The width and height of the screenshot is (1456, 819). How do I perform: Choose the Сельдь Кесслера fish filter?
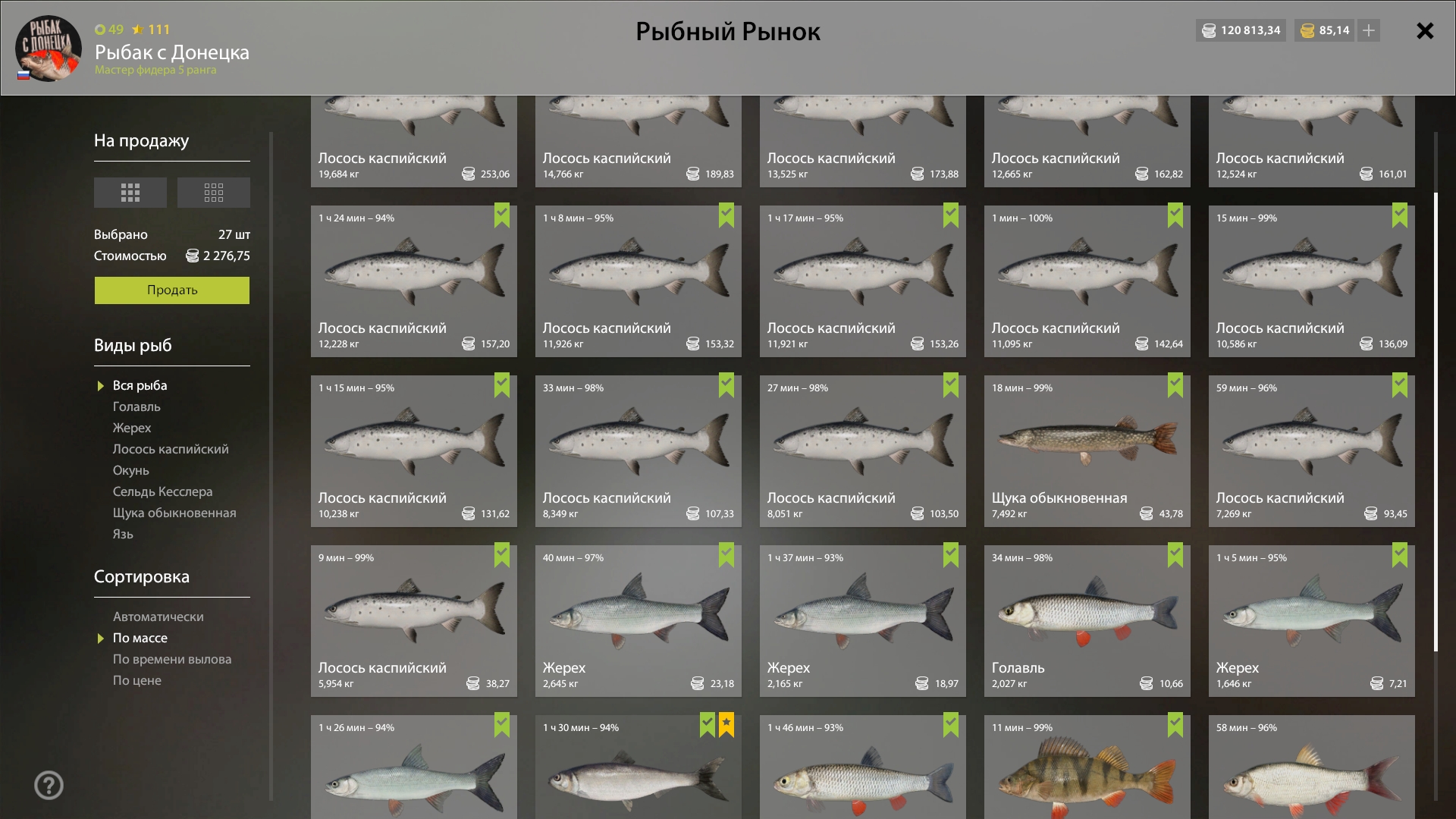[x=162, y=492]
